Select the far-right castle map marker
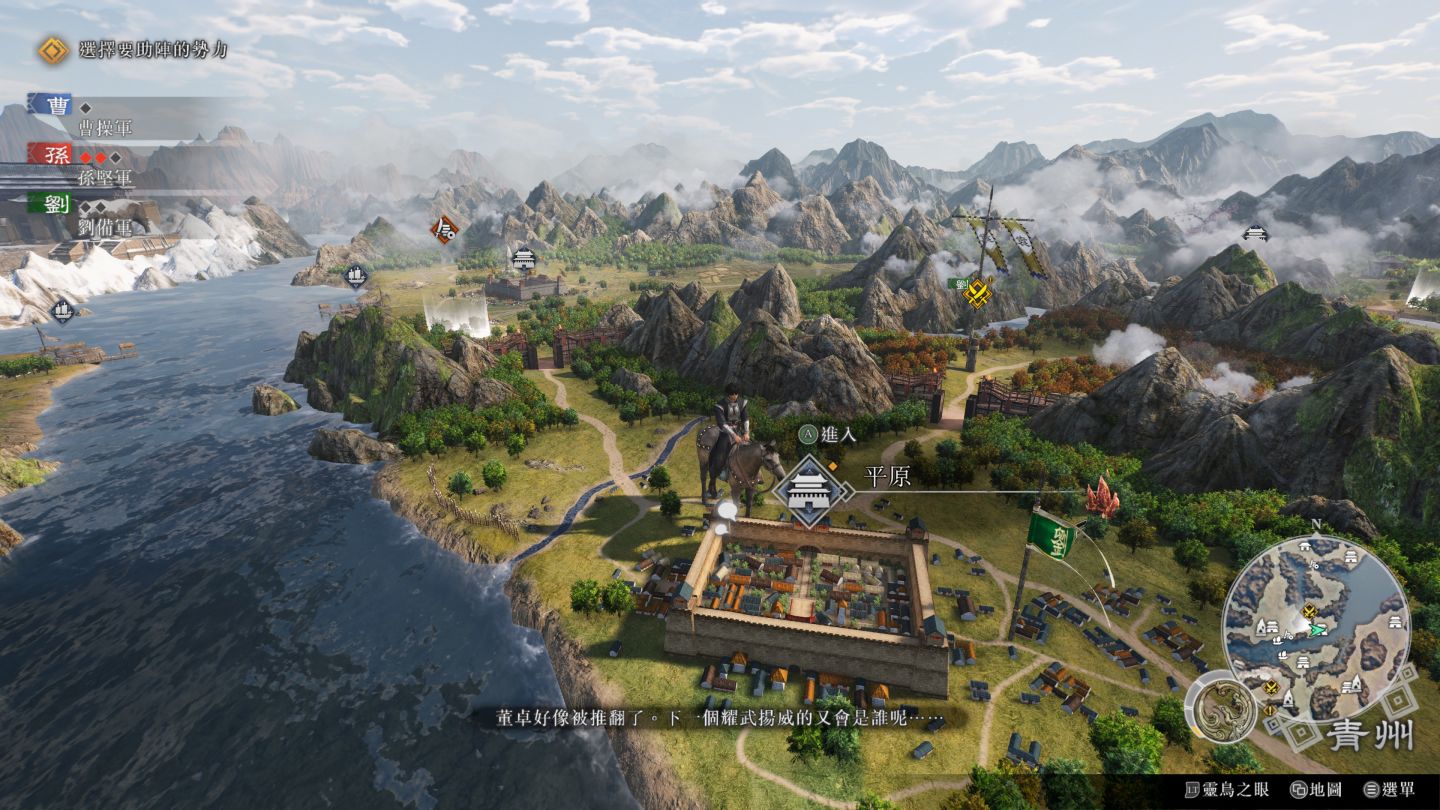 [x=1255, y=233]
